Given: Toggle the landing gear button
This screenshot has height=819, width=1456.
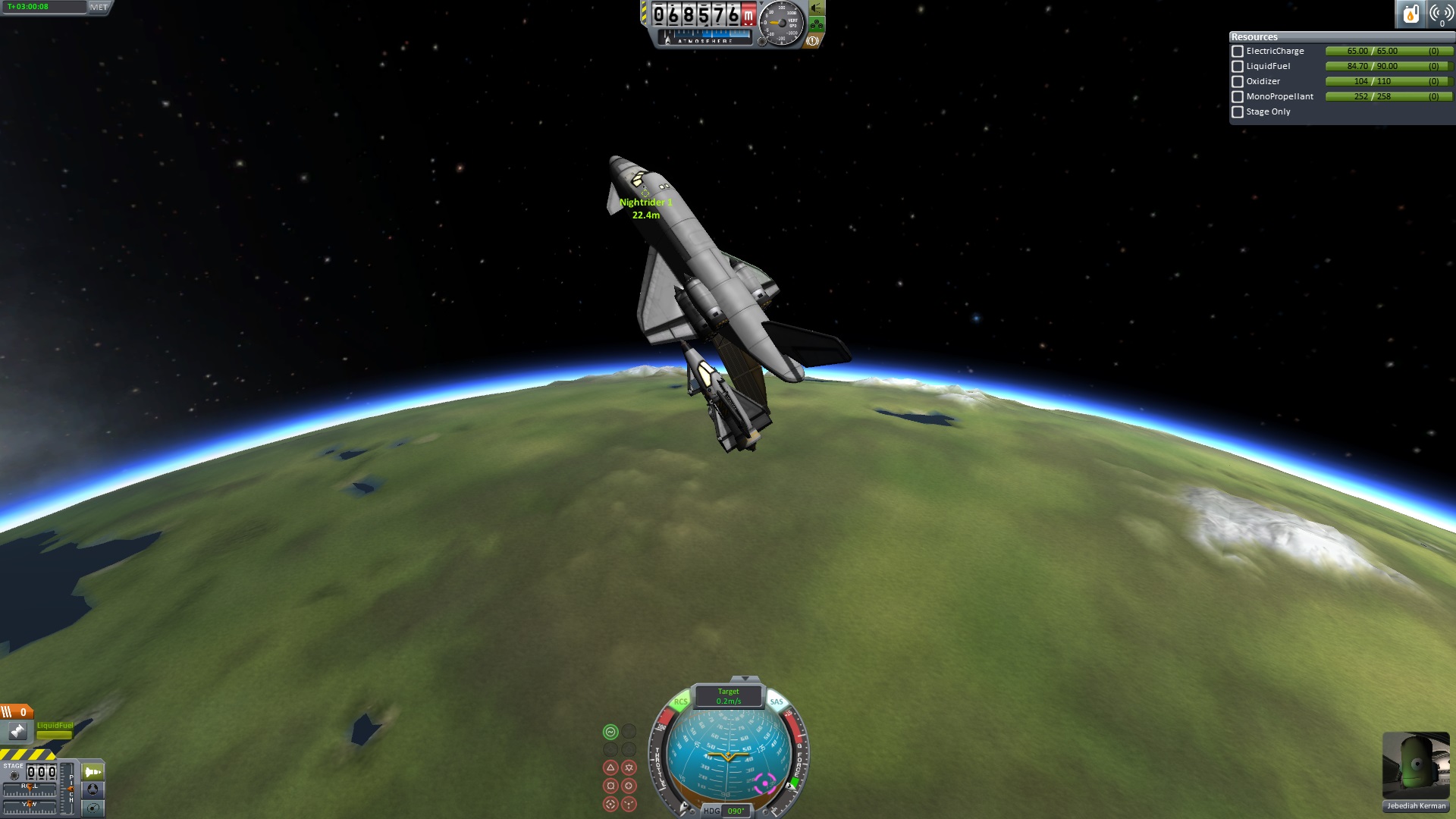Looking at the screenshot, I should coord(817,25).
